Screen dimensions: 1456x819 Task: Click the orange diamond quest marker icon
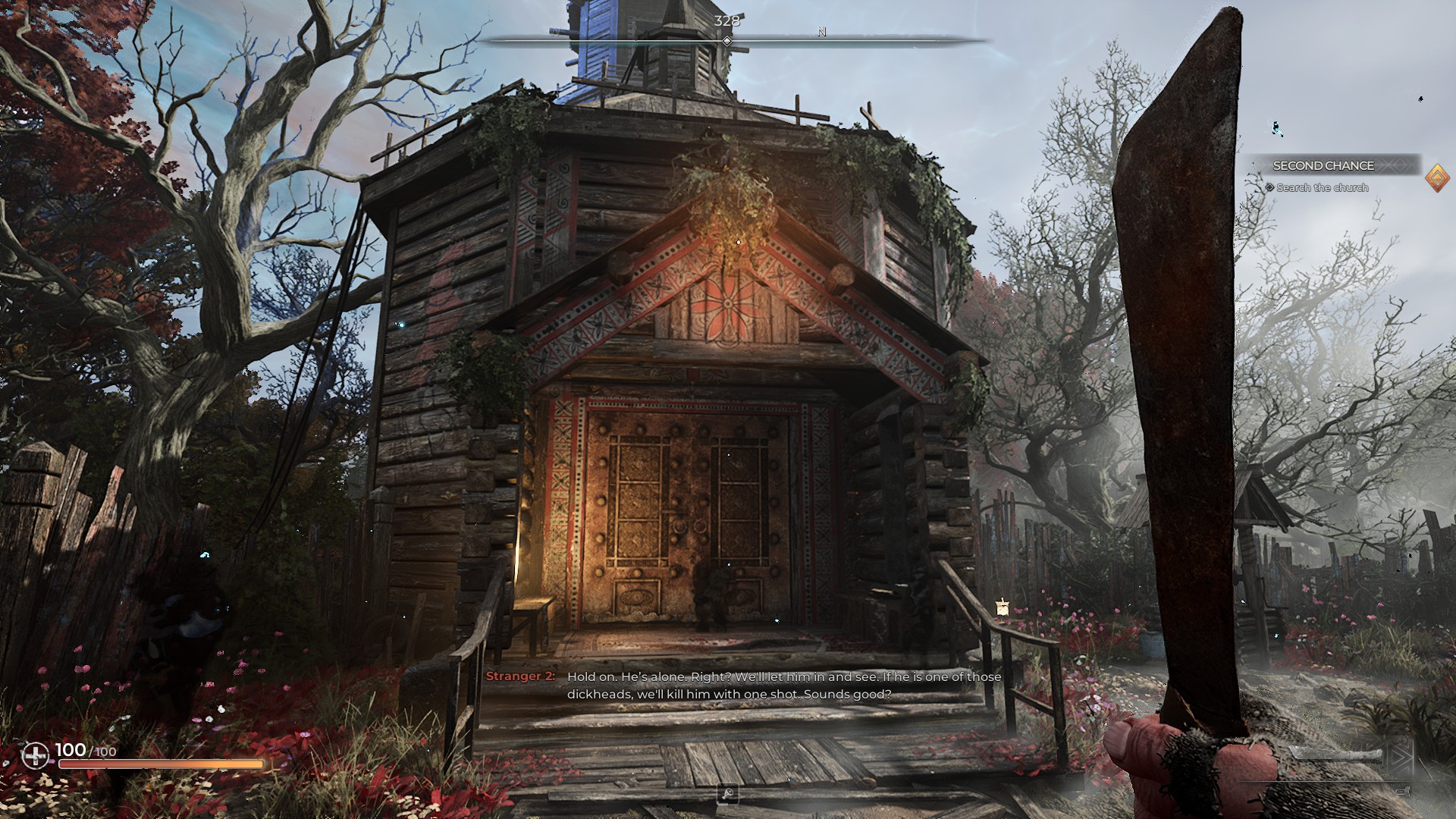[1437, 178]
